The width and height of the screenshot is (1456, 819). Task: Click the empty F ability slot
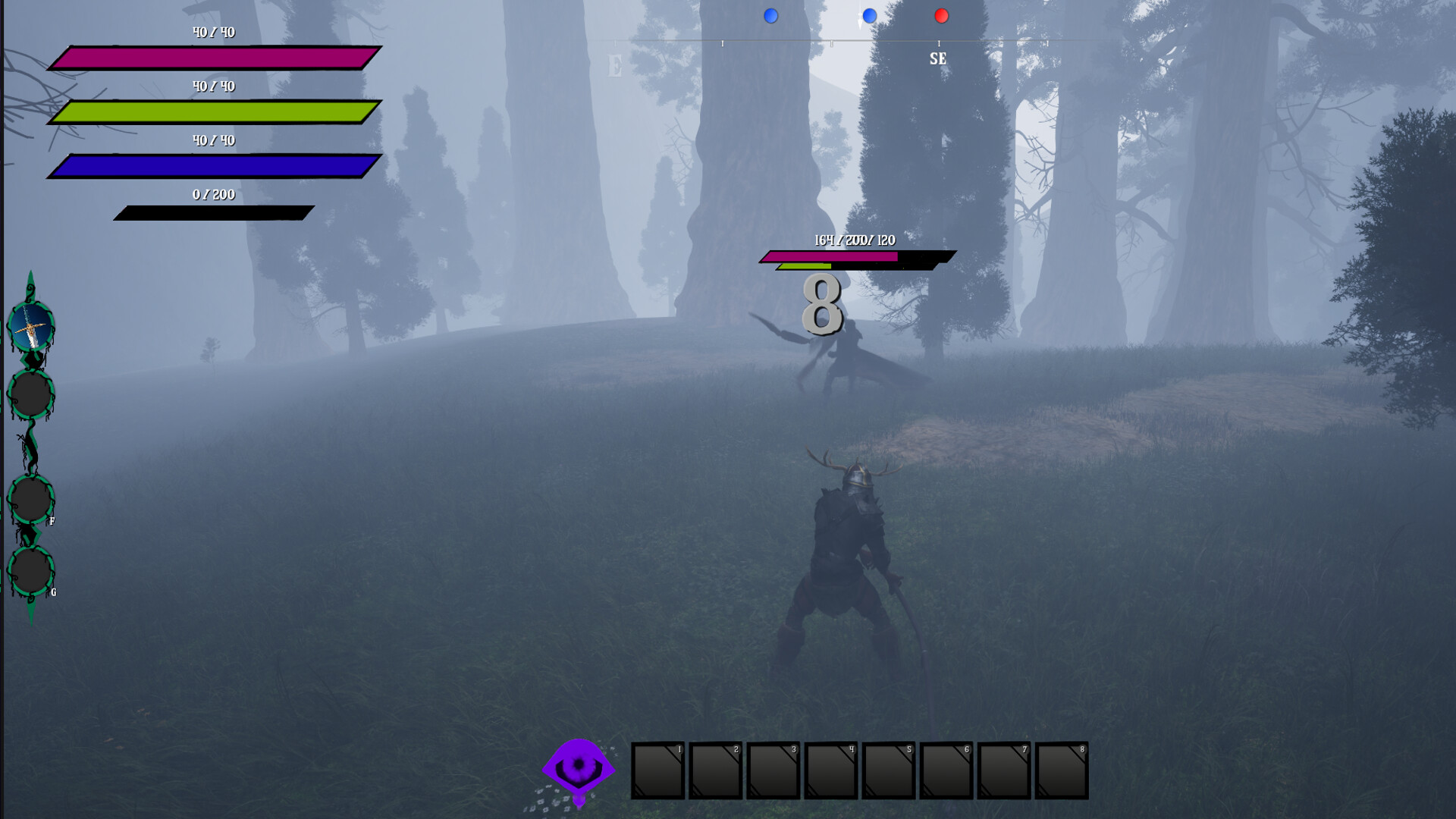pos(29,498)
